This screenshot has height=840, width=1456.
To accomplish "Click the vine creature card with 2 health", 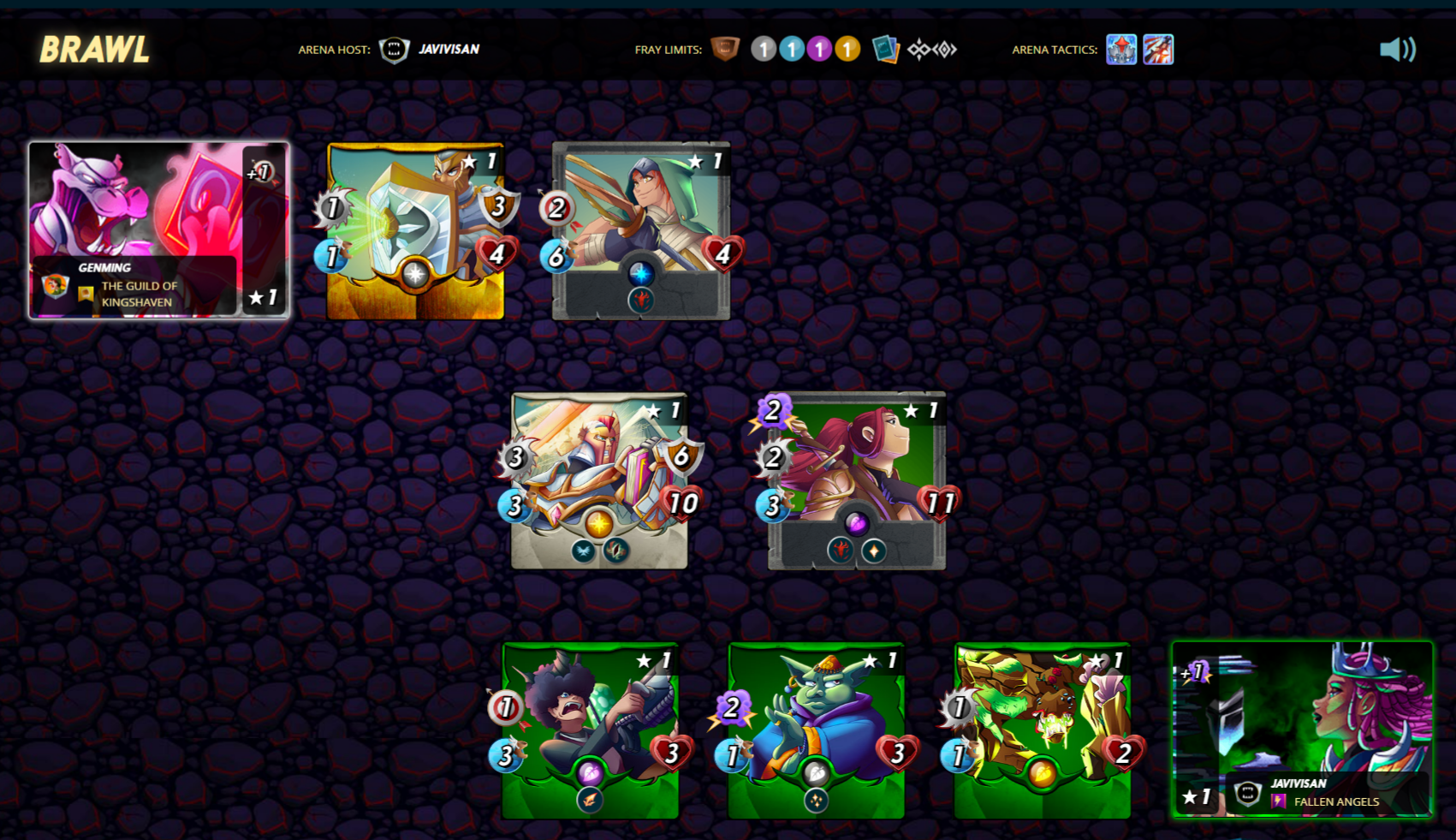I will (1042, 730).
